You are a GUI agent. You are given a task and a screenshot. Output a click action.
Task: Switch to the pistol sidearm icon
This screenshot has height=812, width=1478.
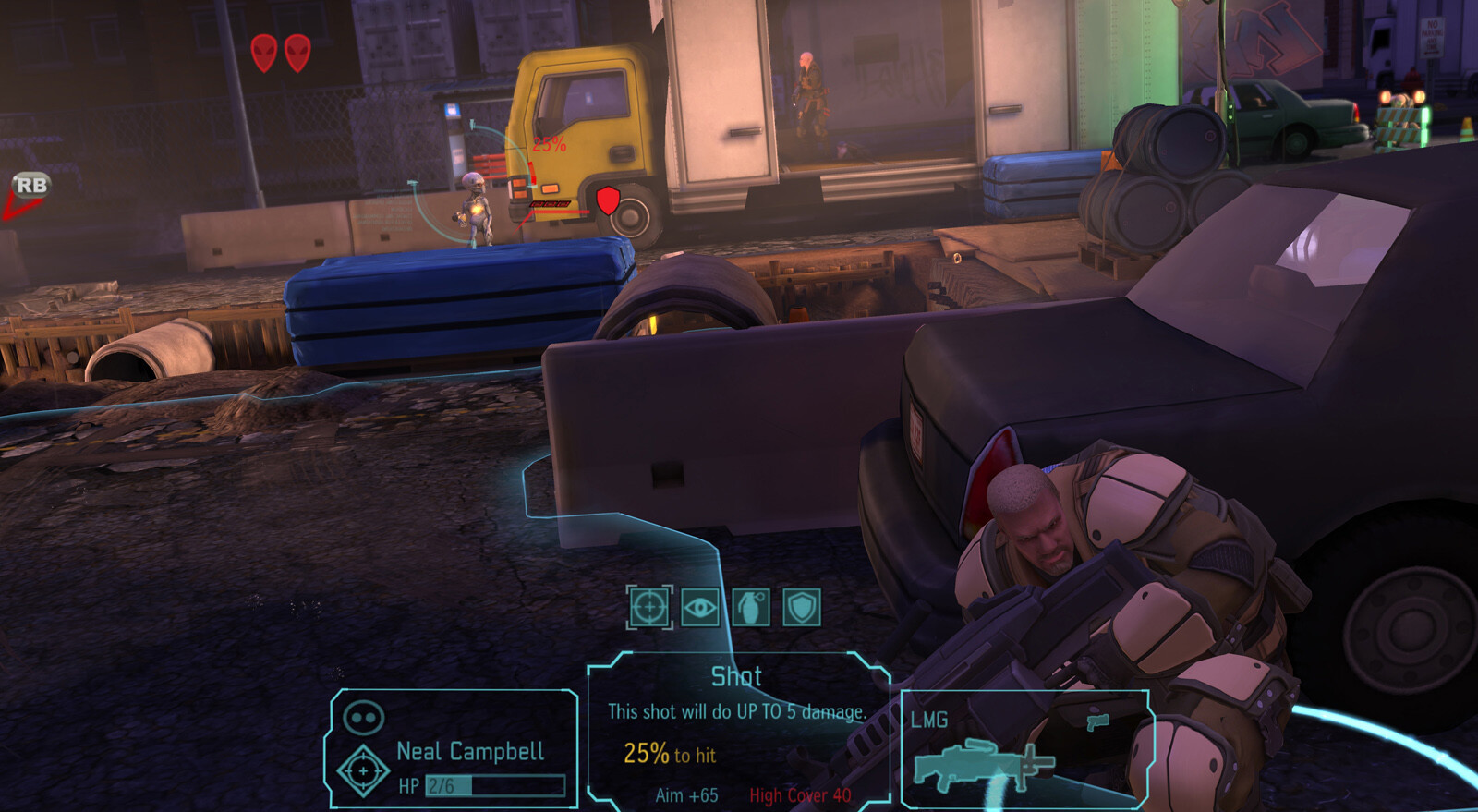[1097, 721]
